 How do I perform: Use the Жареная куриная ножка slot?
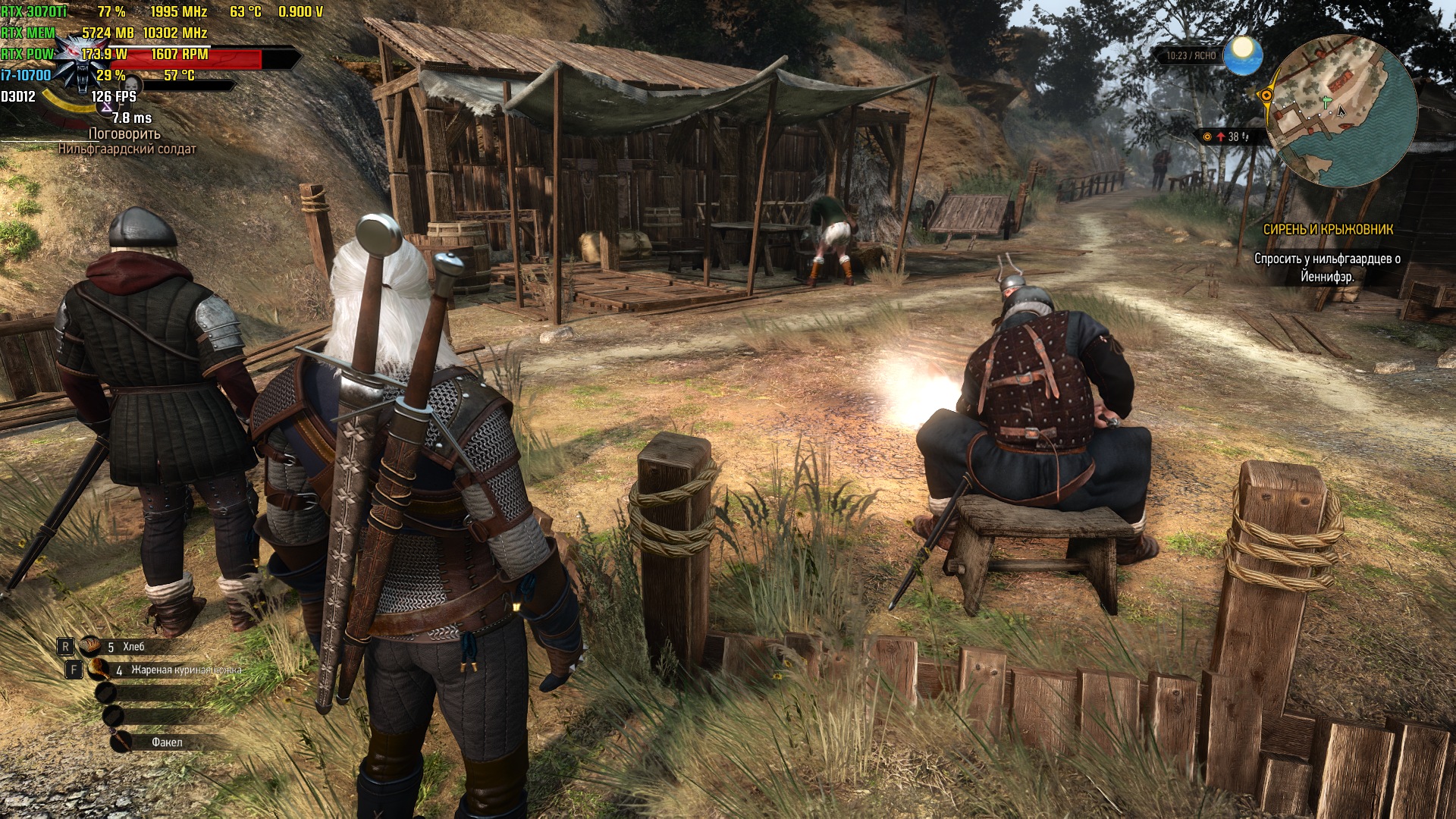99,670
